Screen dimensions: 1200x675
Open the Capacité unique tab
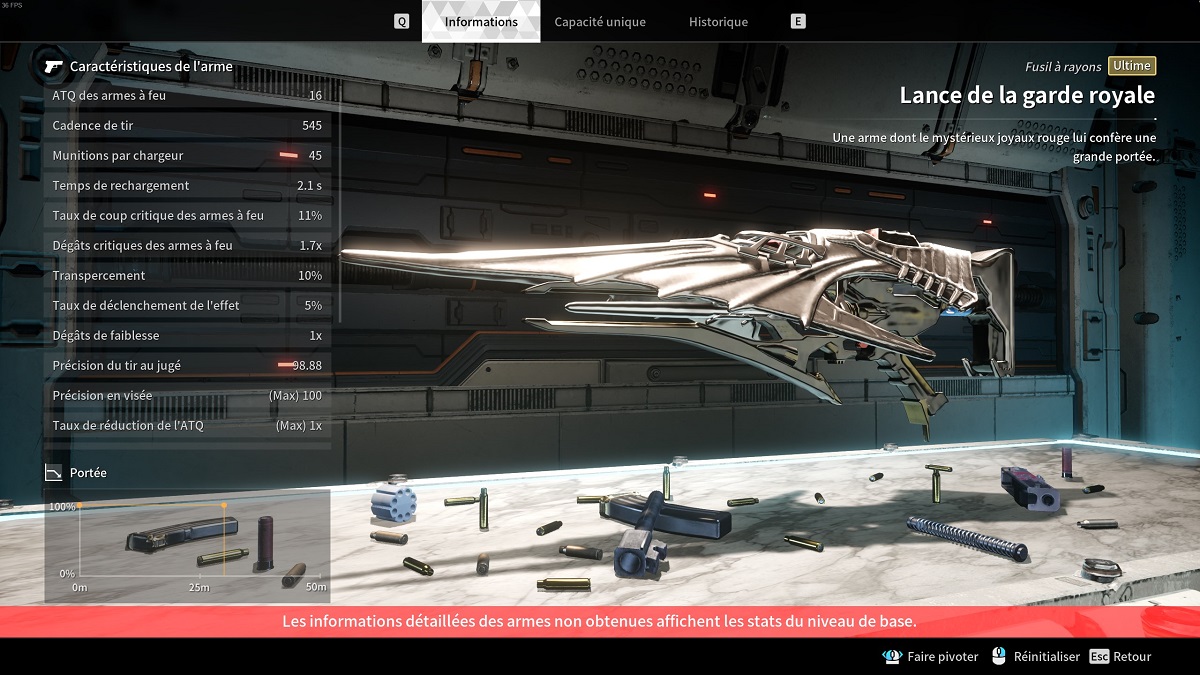tap(600, 22)
